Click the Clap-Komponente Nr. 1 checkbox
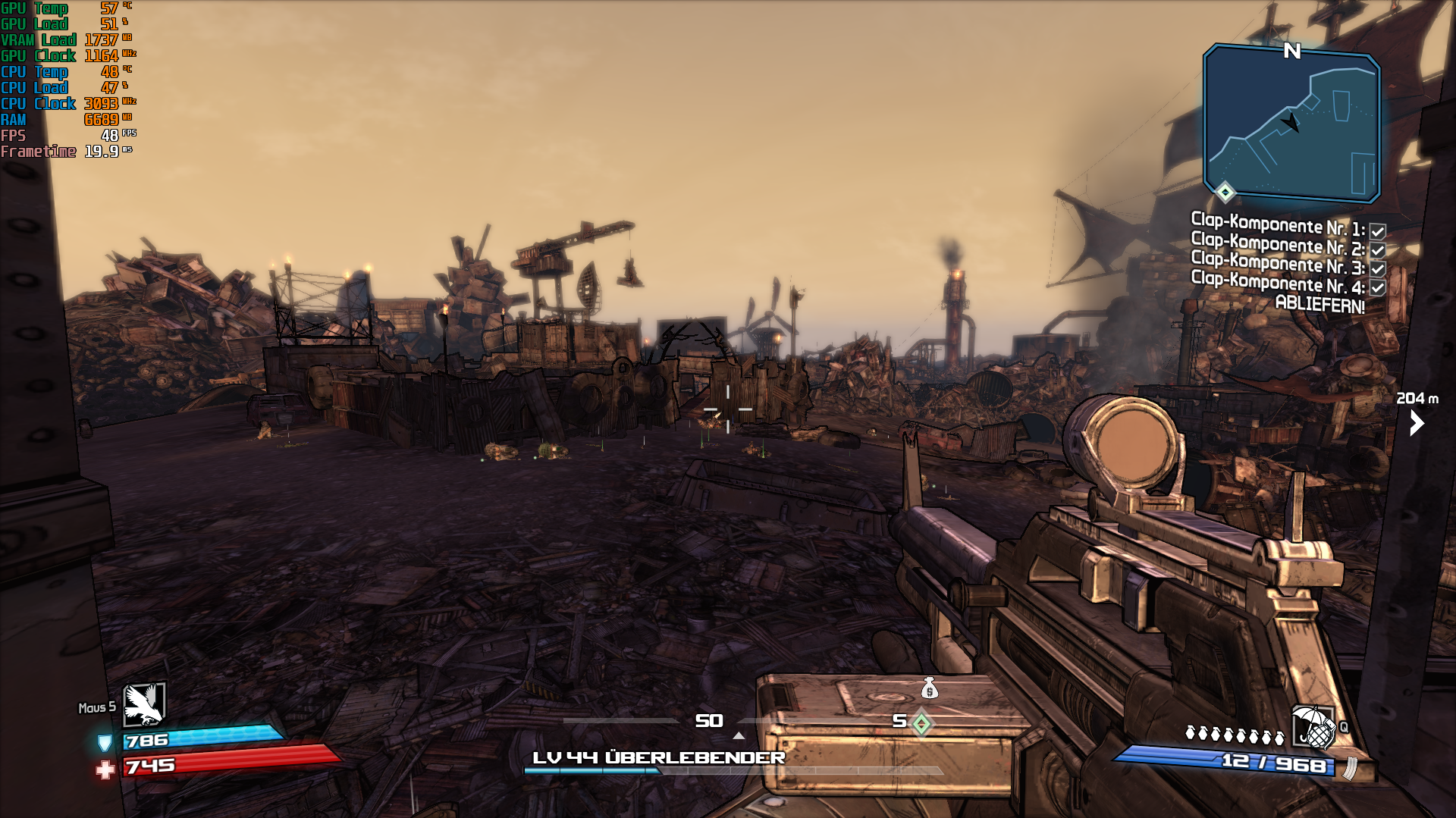This screenshot has height=818, width=1456. (1378, 231)
